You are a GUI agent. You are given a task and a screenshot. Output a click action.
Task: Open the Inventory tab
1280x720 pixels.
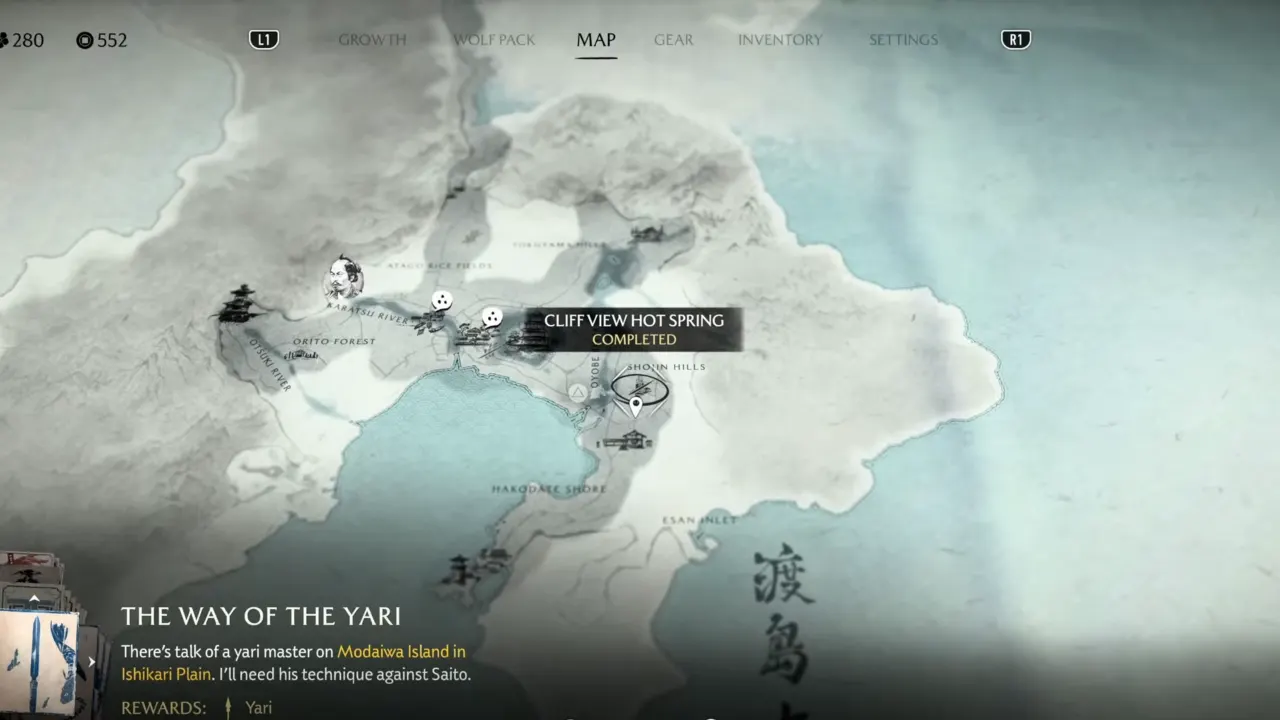(x=780, y=40)
